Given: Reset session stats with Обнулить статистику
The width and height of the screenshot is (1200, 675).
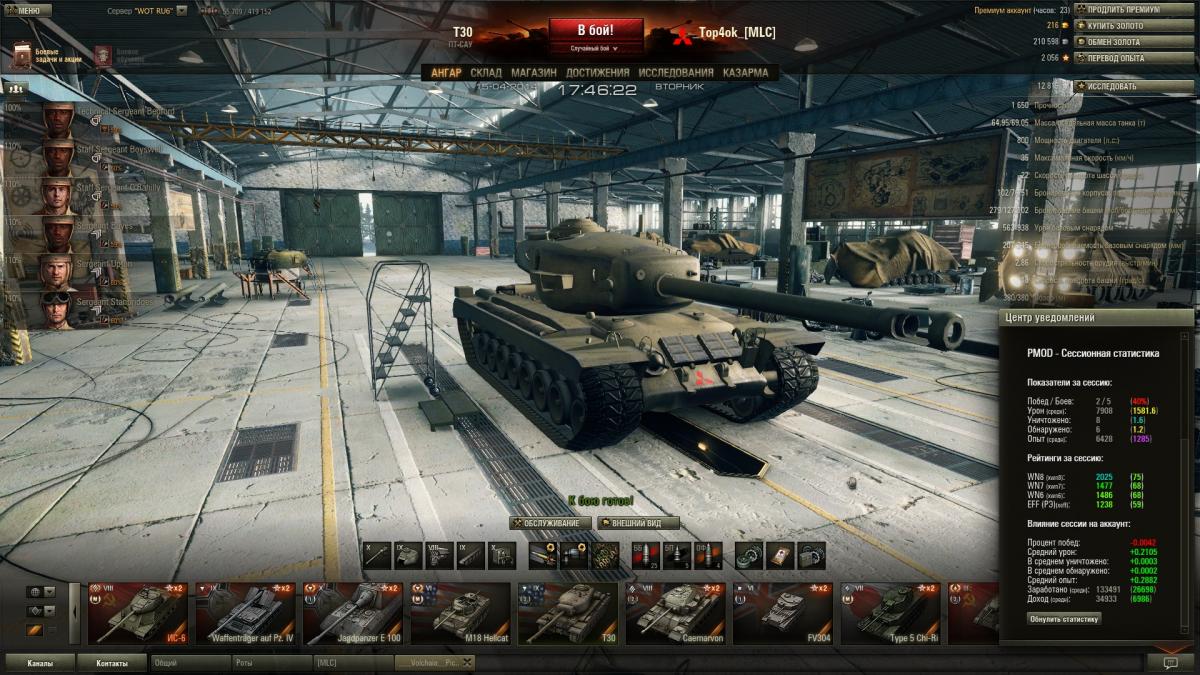Looking at the screenshot, I should [x=1064, y=619].
